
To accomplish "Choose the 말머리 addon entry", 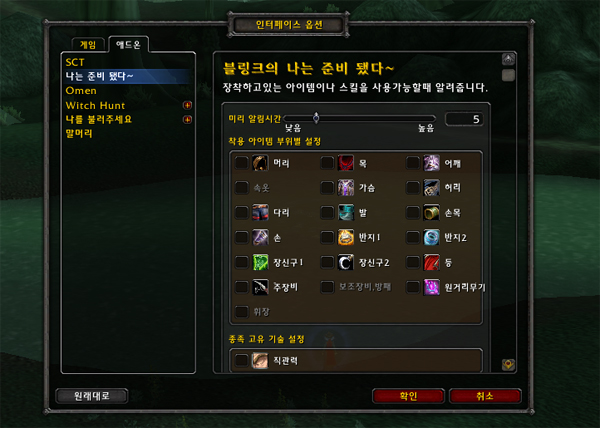I will [x=79, y=133].
